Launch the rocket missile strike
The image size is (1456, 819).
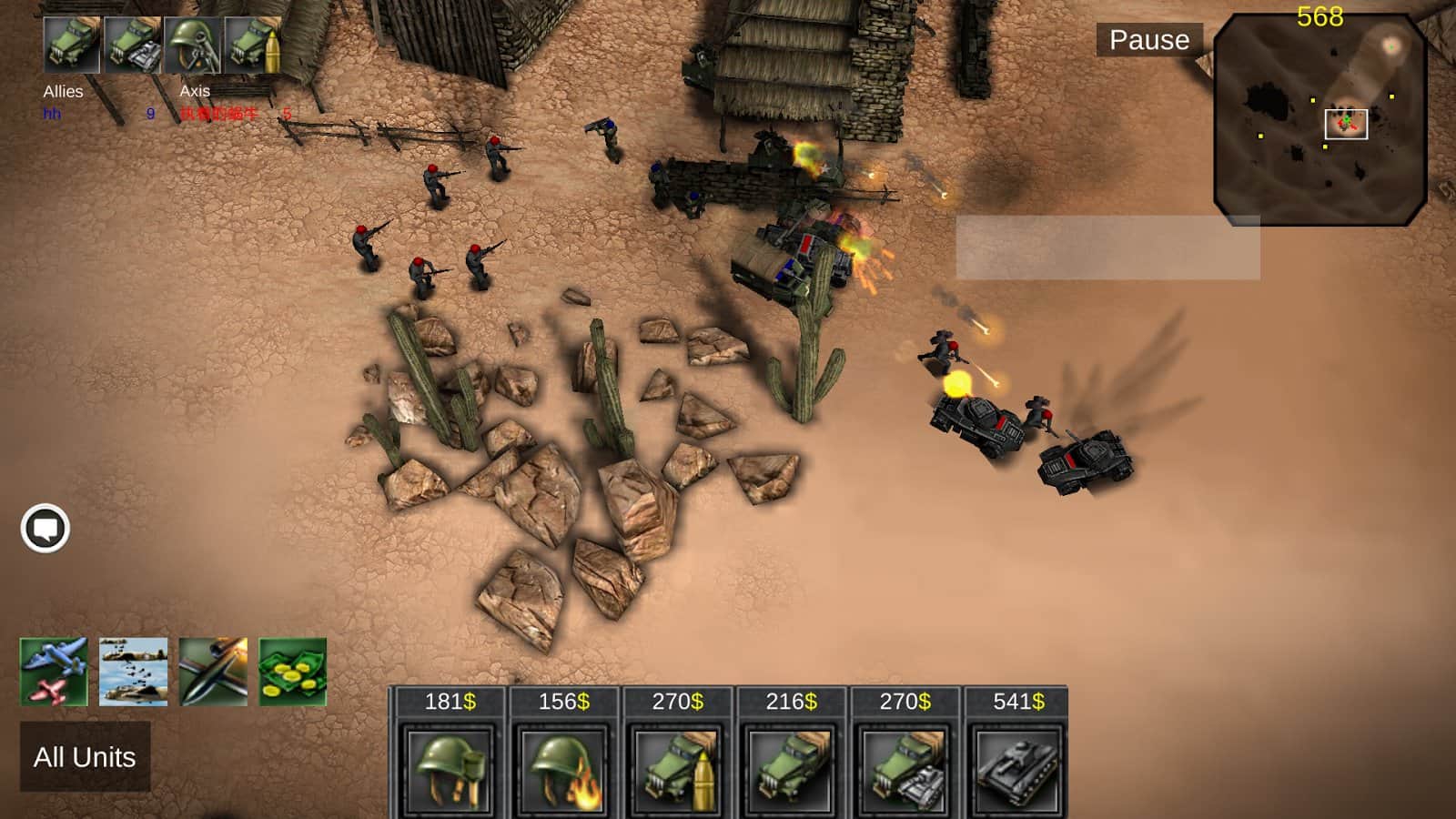(x=213, y=672)
